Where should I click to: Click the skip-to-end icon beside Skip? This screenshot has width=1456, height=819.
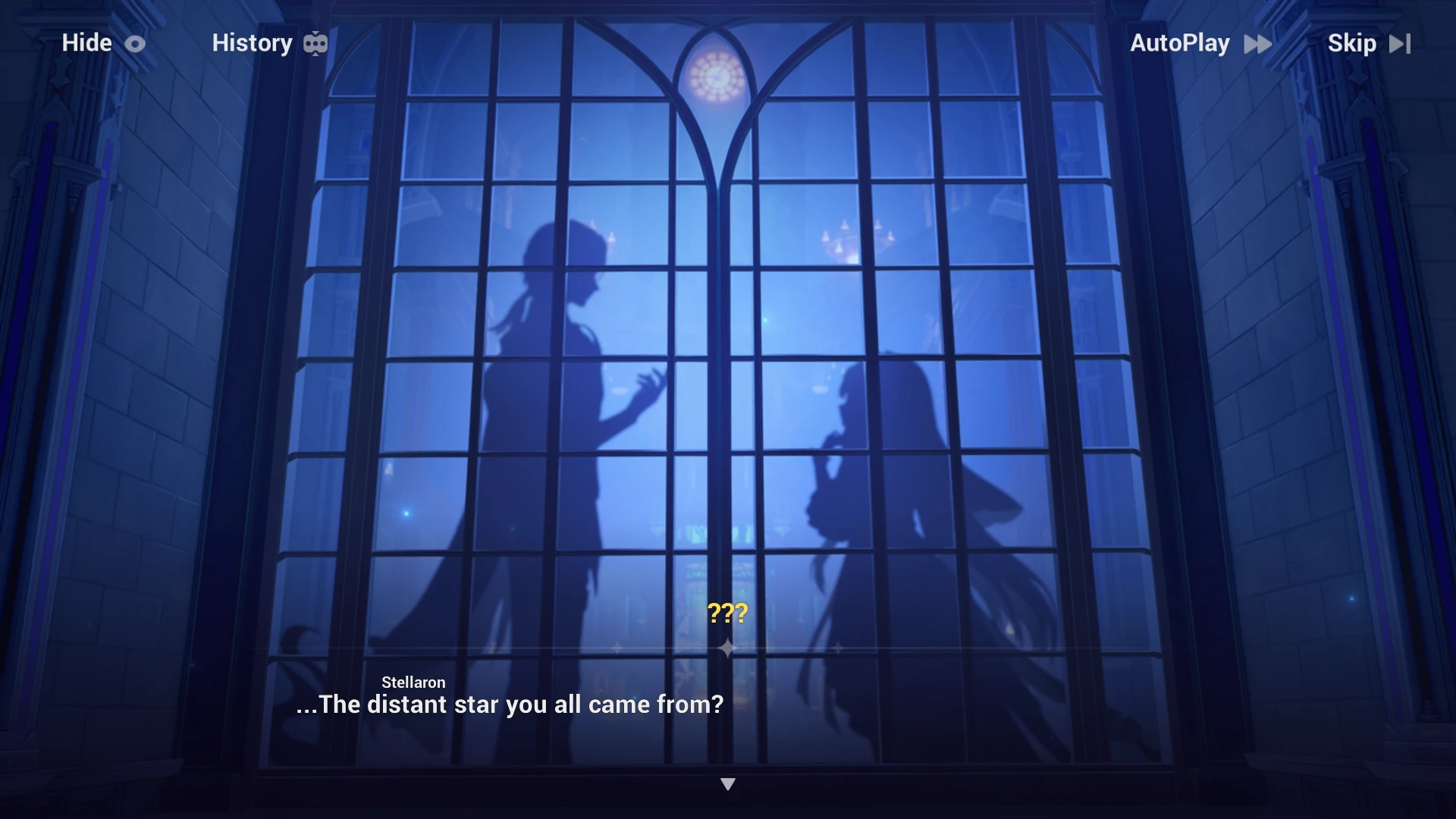(1401, 43)
